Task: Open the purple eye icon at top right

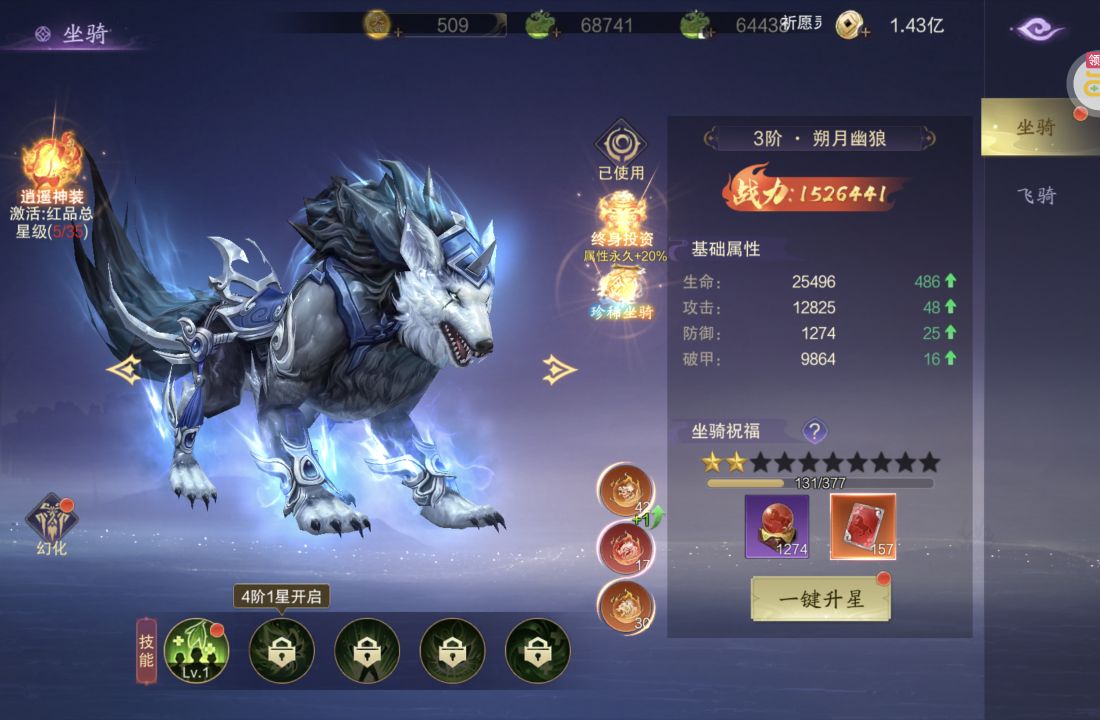Action: [x=1040, y=29]
